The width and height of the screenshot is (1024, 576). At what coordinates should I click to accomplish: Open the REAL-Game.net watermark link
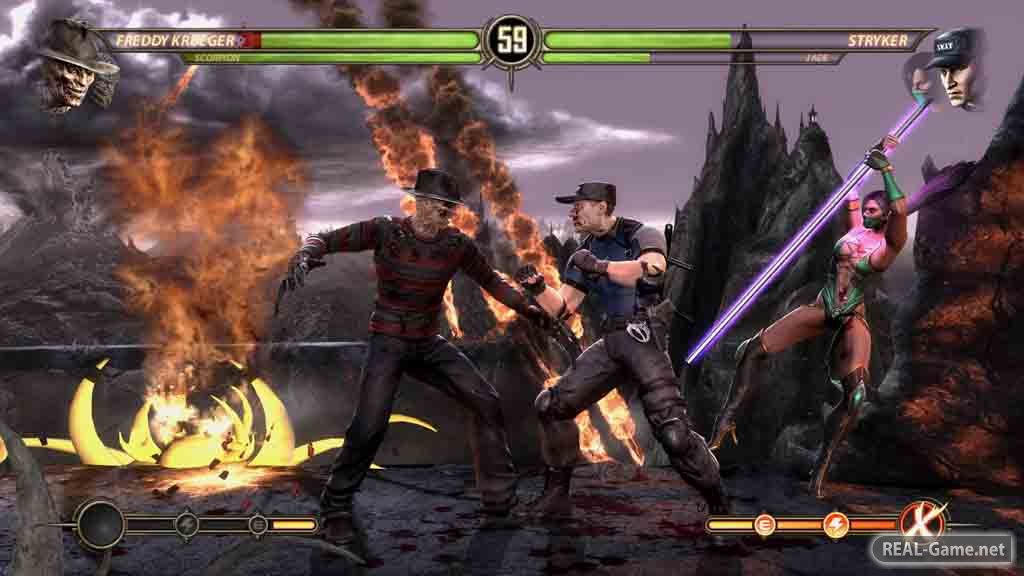[x=941, y=548]
